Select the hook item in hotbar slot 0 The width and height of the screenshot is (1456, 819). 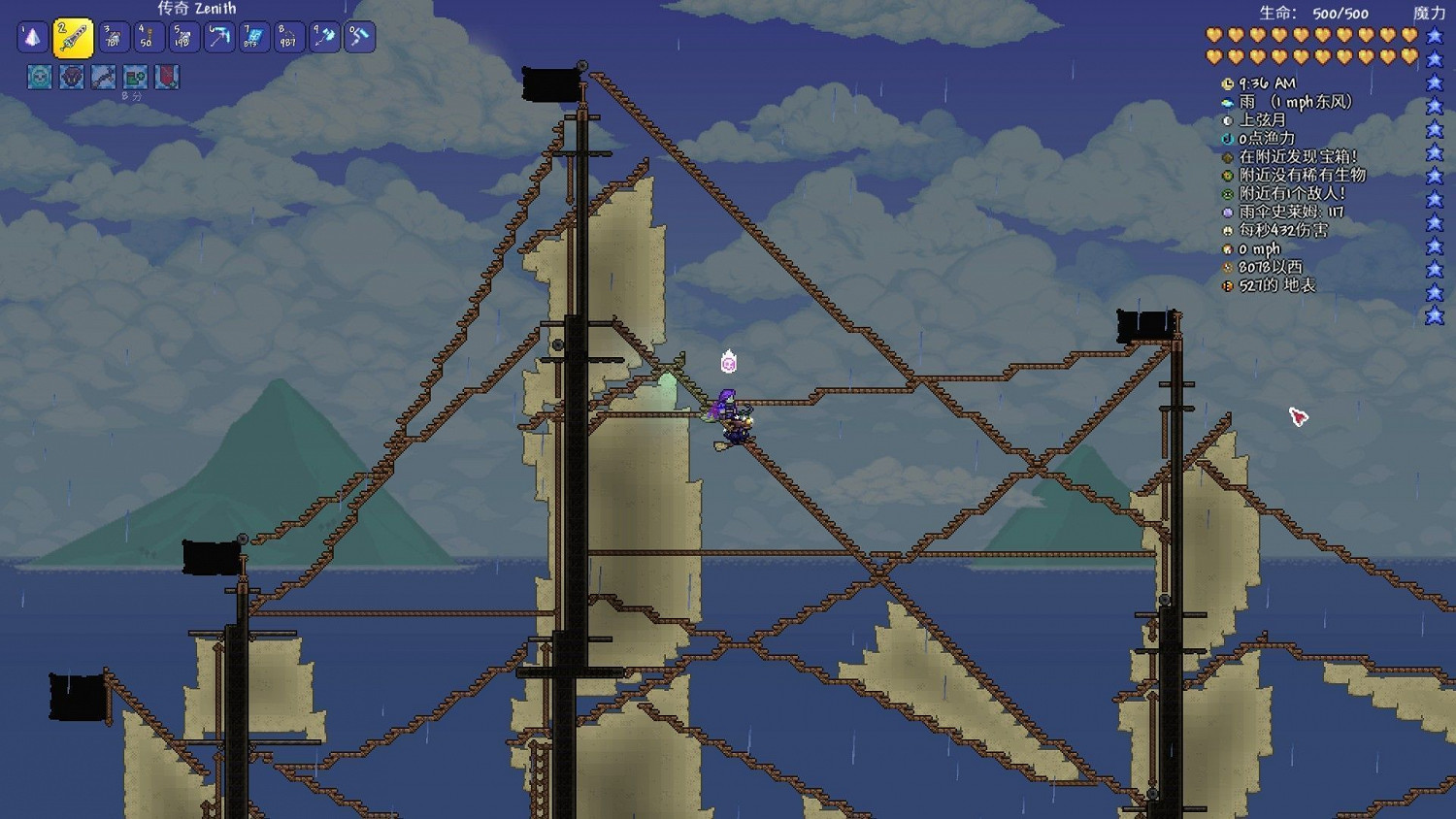[x=360, y=38]
